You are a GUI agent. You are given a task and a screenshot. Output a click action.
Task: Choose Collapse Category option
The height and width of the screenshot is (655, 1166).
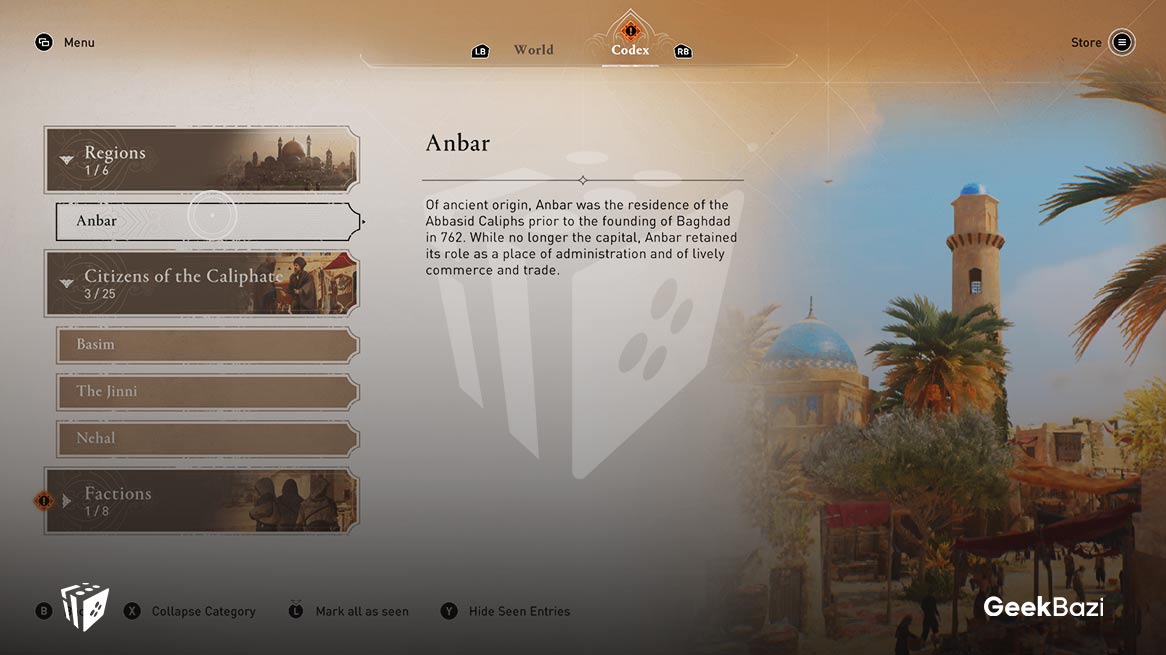coord(203,611)
